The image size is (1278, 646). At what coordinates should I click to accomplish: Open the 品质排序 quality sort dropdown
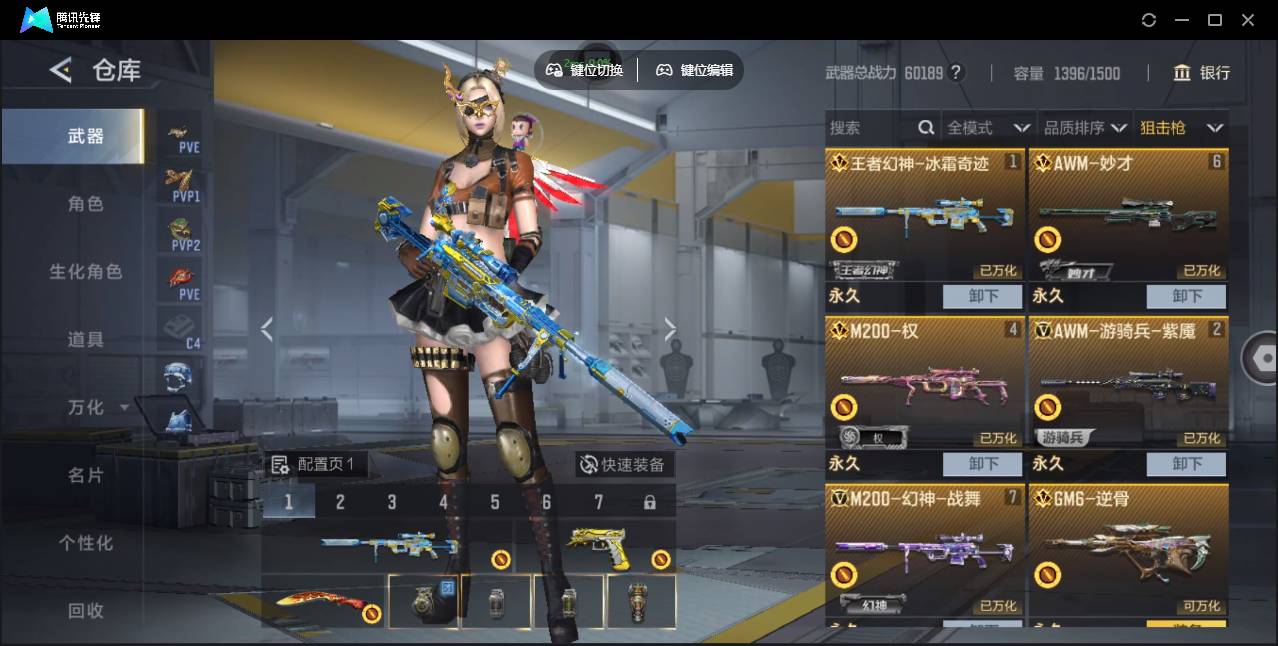(1085, 128)
